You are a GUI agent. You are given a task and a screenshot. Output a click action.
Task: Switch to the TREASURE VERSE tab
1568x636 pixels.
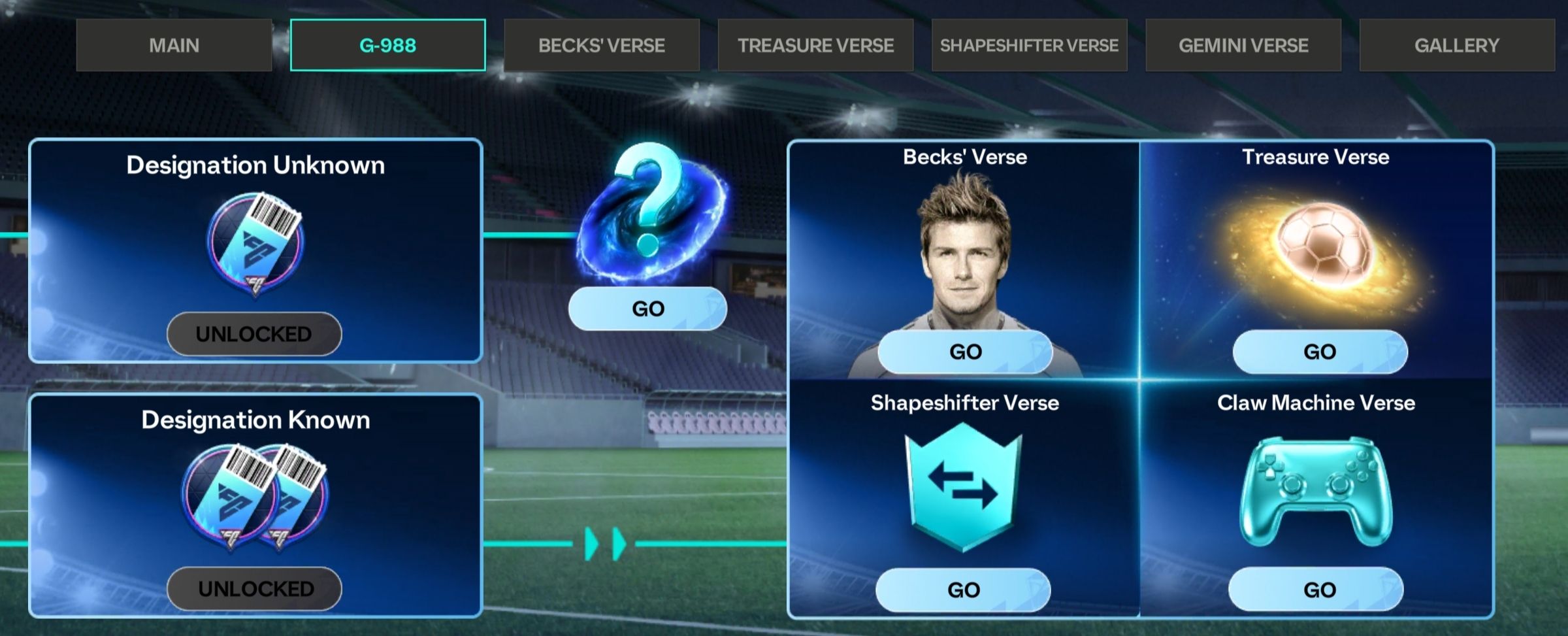[x=815, y=45]
